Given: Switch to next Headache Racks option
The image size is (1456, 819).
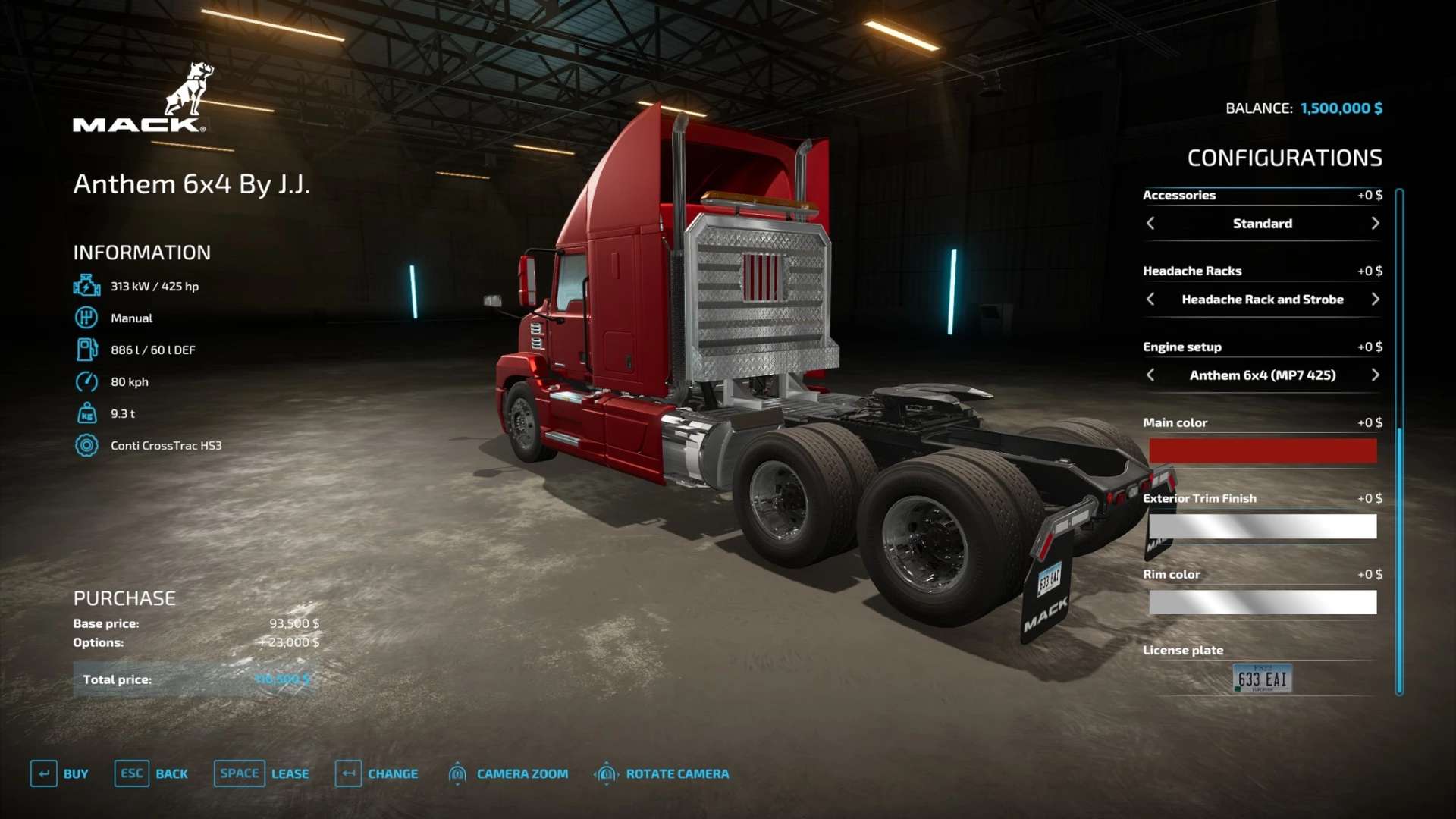Looking at the screenshot, I should 1375,300.
